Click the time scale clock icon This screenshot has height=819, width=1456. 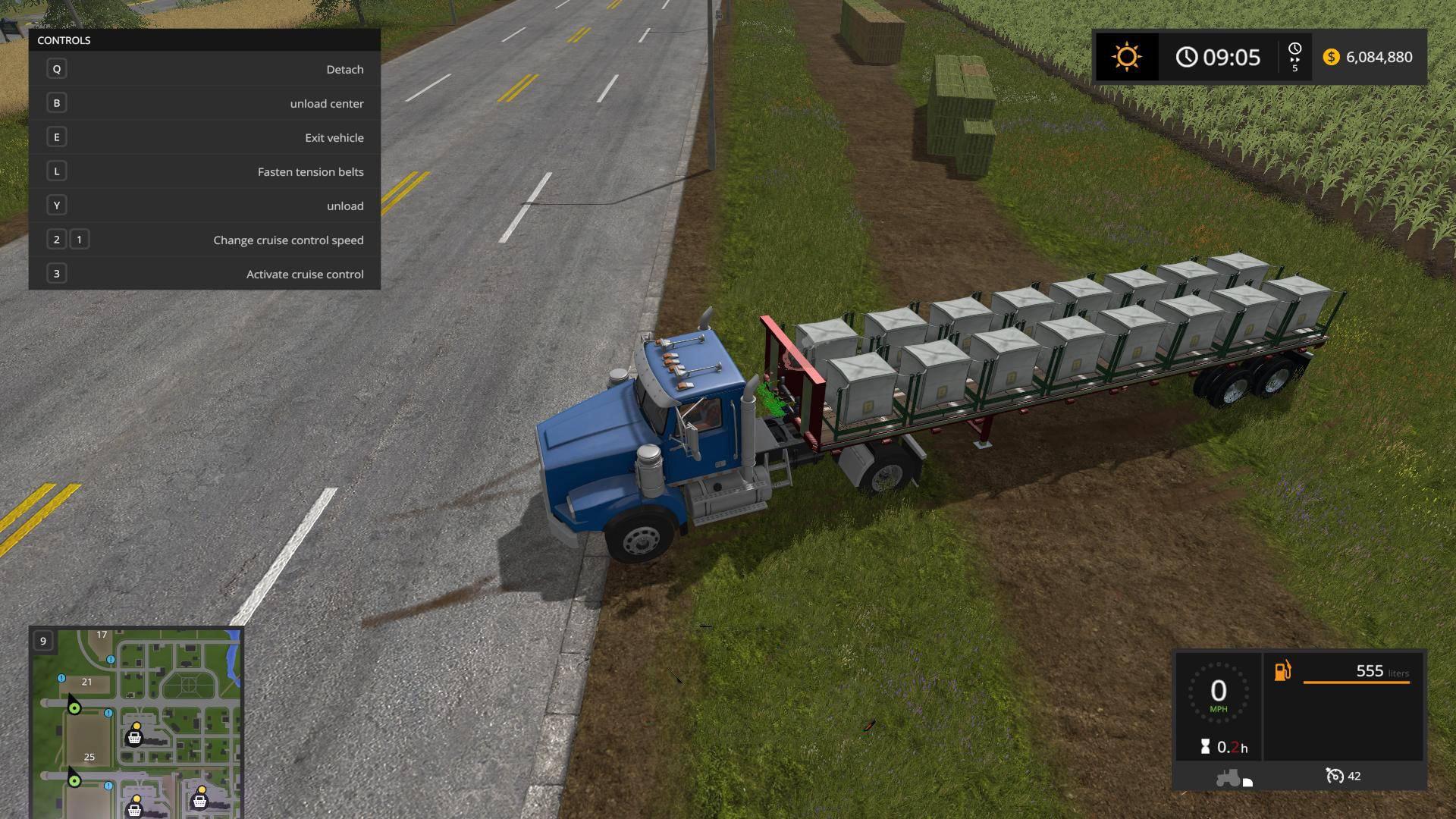click(x=1294, y=49)
